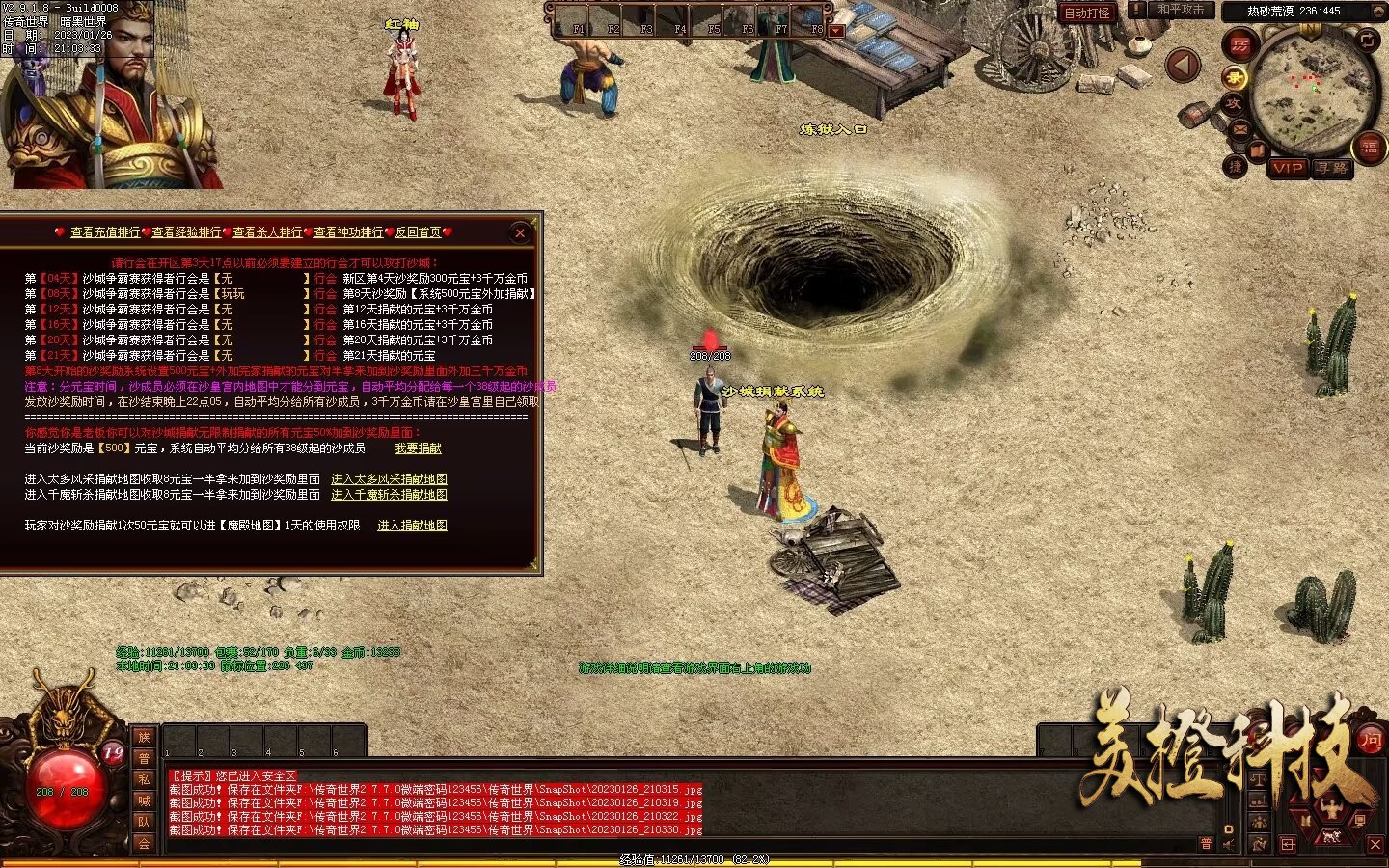The image size is (1389, 868).
Task: Select the 私 private chat channel
Action: click(x=144, y=779)
